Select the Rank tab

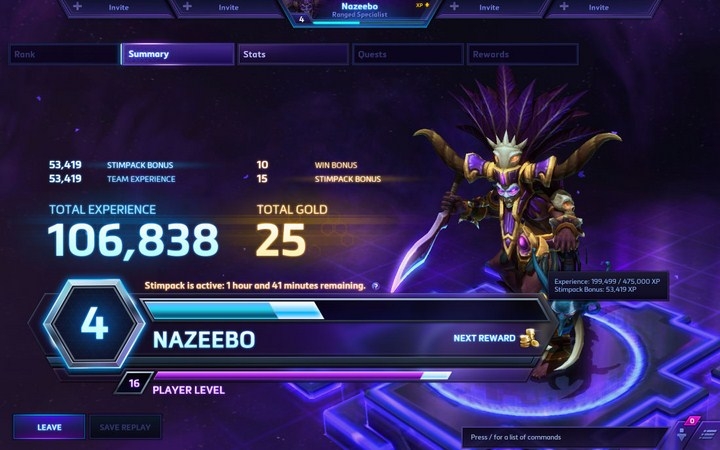(x=62, y=54)
